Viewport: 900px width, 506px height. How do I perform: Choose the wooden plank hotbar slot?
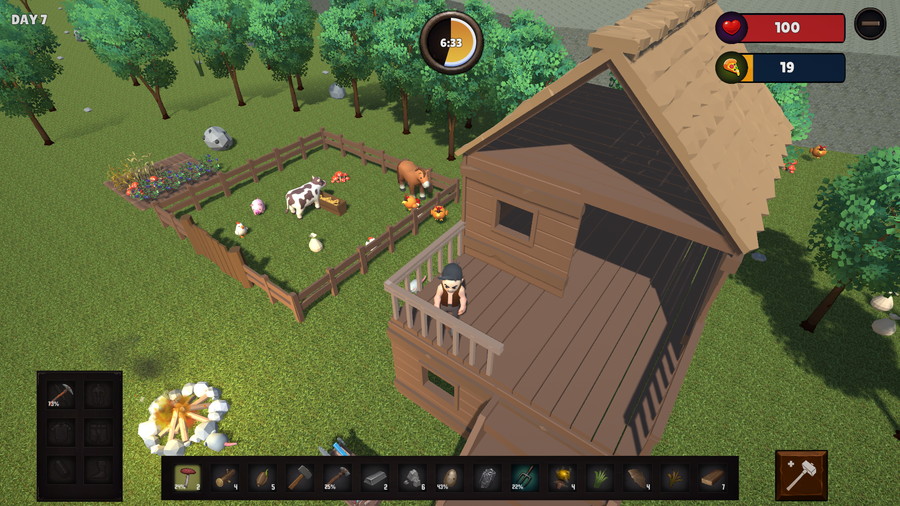click(x=712, y=477)
